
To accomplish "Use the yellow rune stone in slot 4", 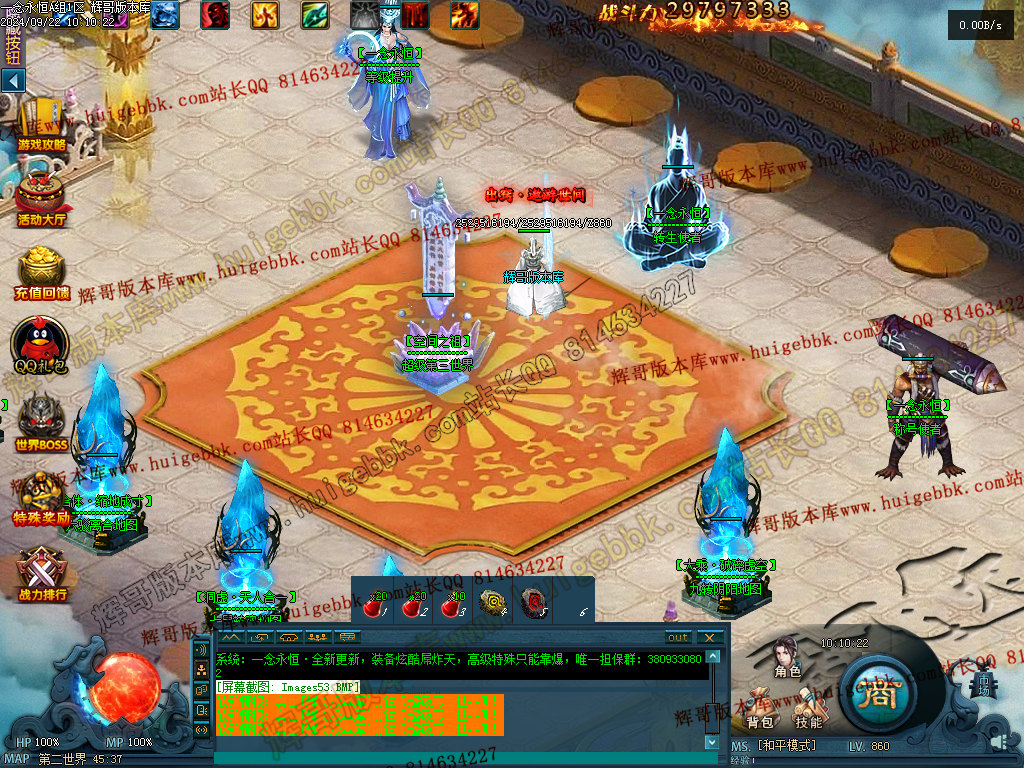I will (492, 602).
